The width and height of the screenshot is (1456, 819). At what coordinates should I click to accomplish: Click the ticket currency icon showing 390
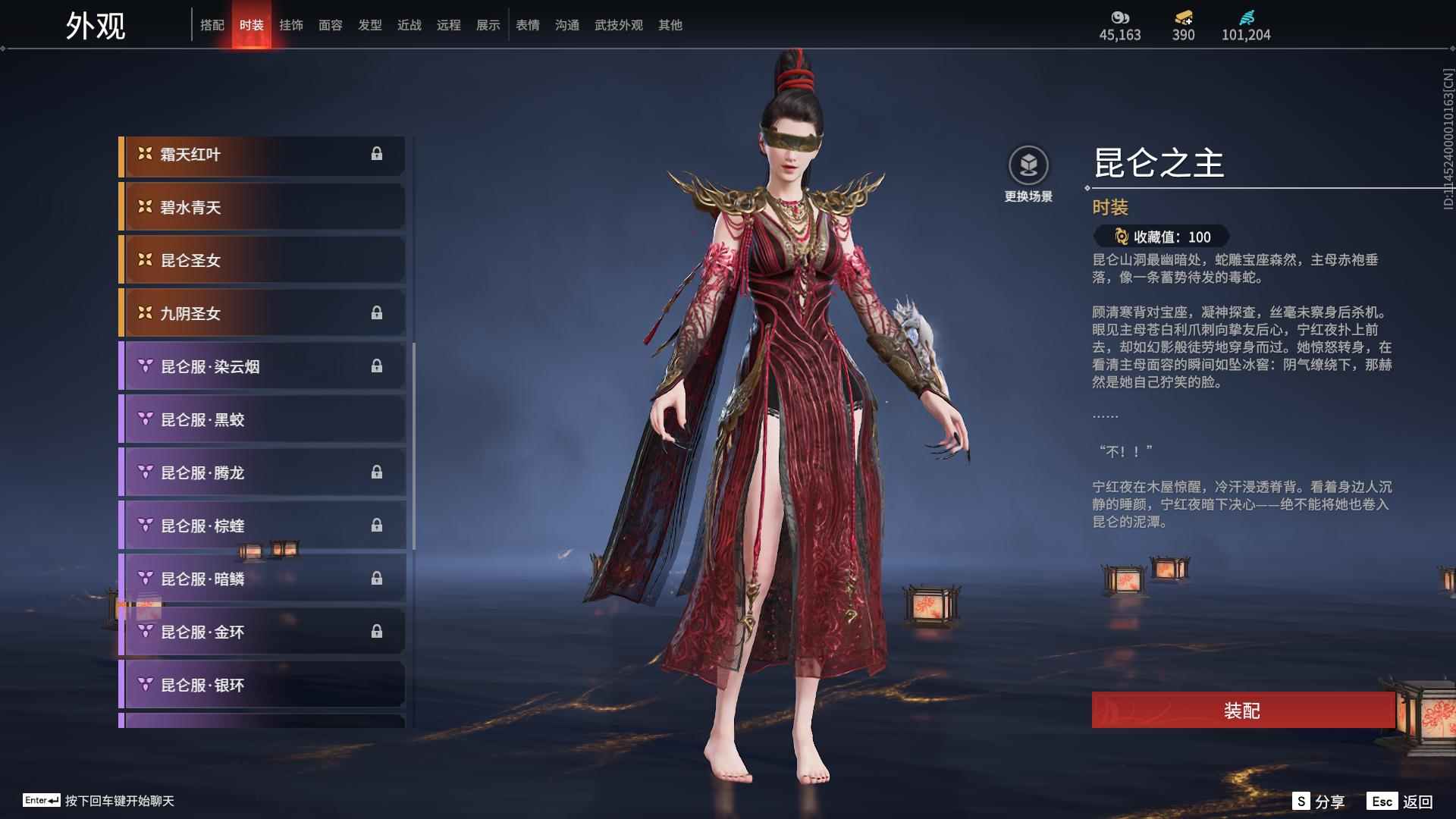[x=1182, y=18]
